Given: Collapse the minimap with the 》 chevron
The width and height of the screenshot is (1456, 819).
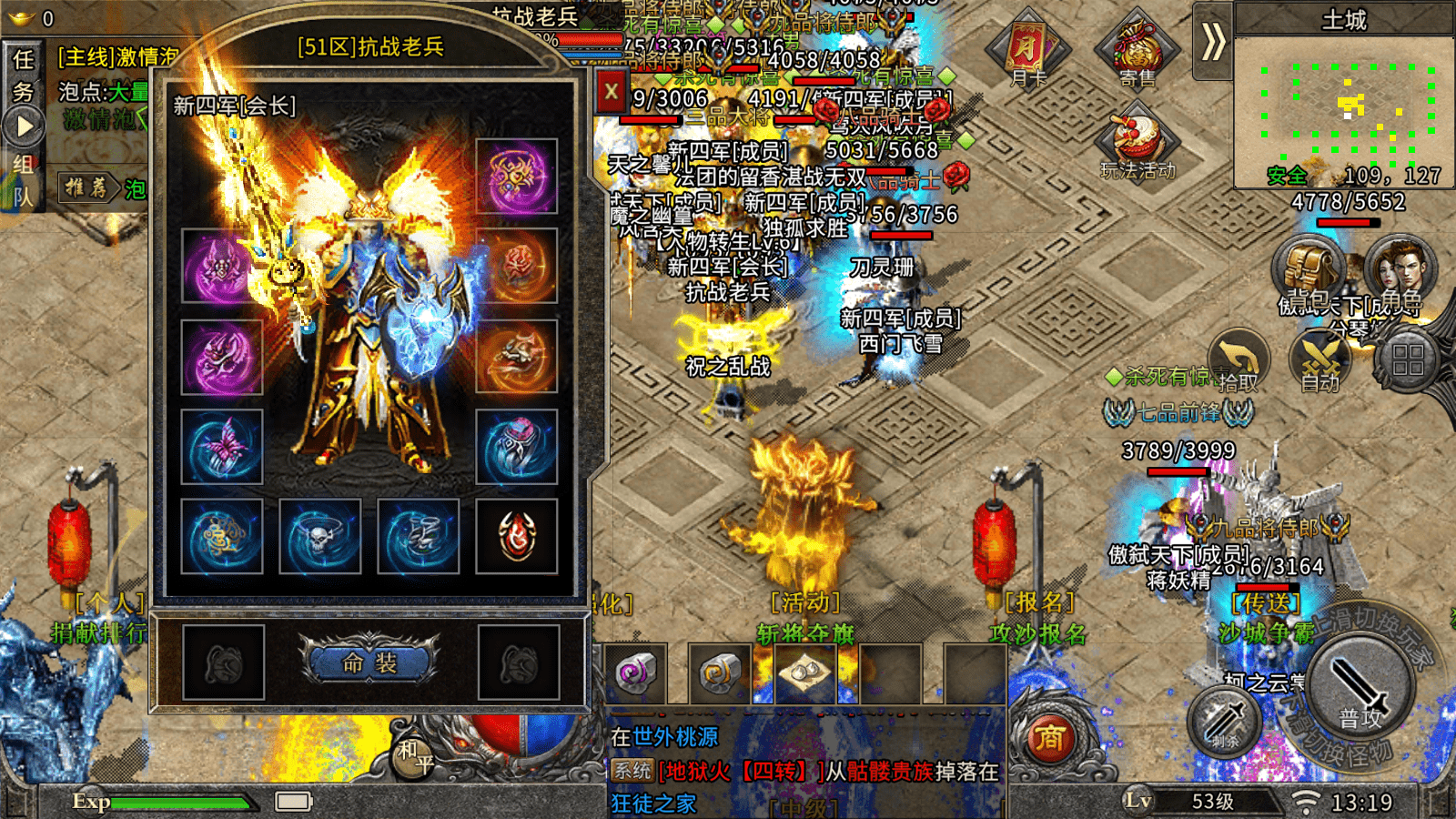Looking at the screenshot, I should pyautogui.click(x=1212, y=41).
